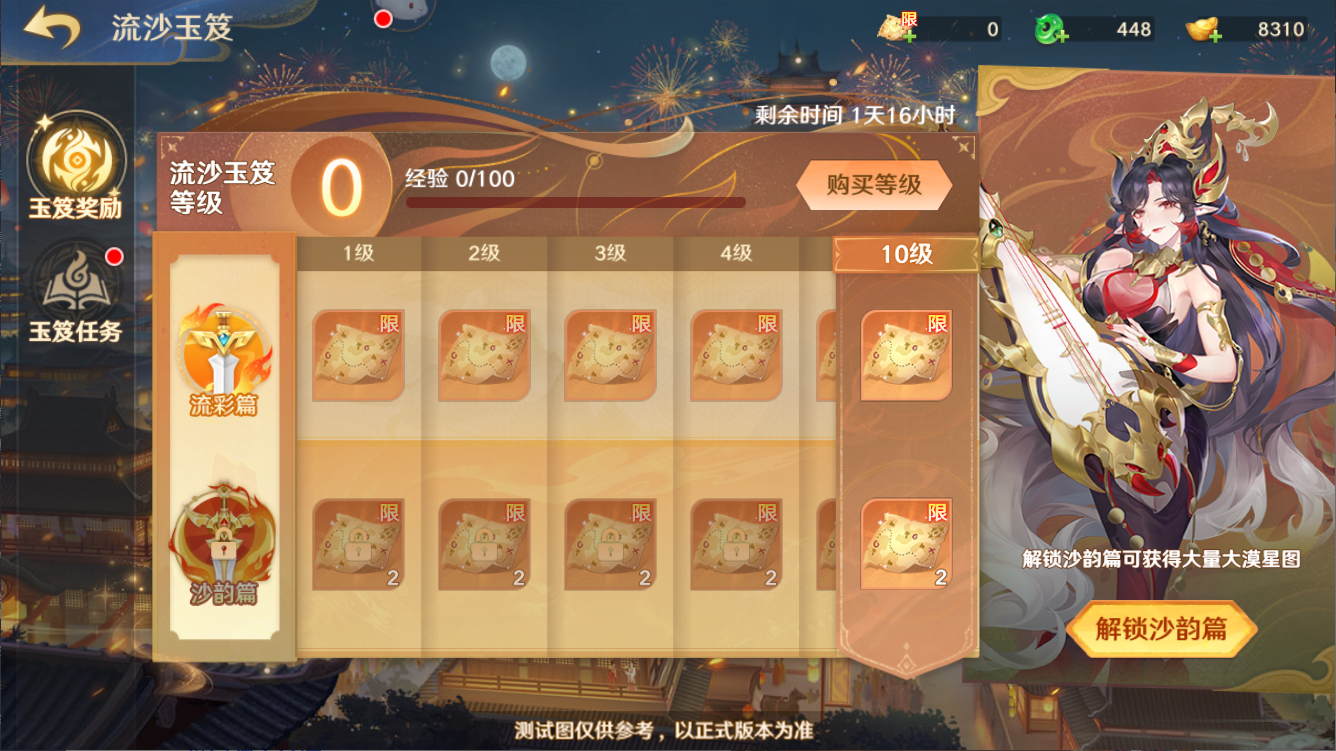Screen dimensions: 1336x751
Task: Inspect the locked level 1 沙韵篇 reward
Action: tap(358, 545)
